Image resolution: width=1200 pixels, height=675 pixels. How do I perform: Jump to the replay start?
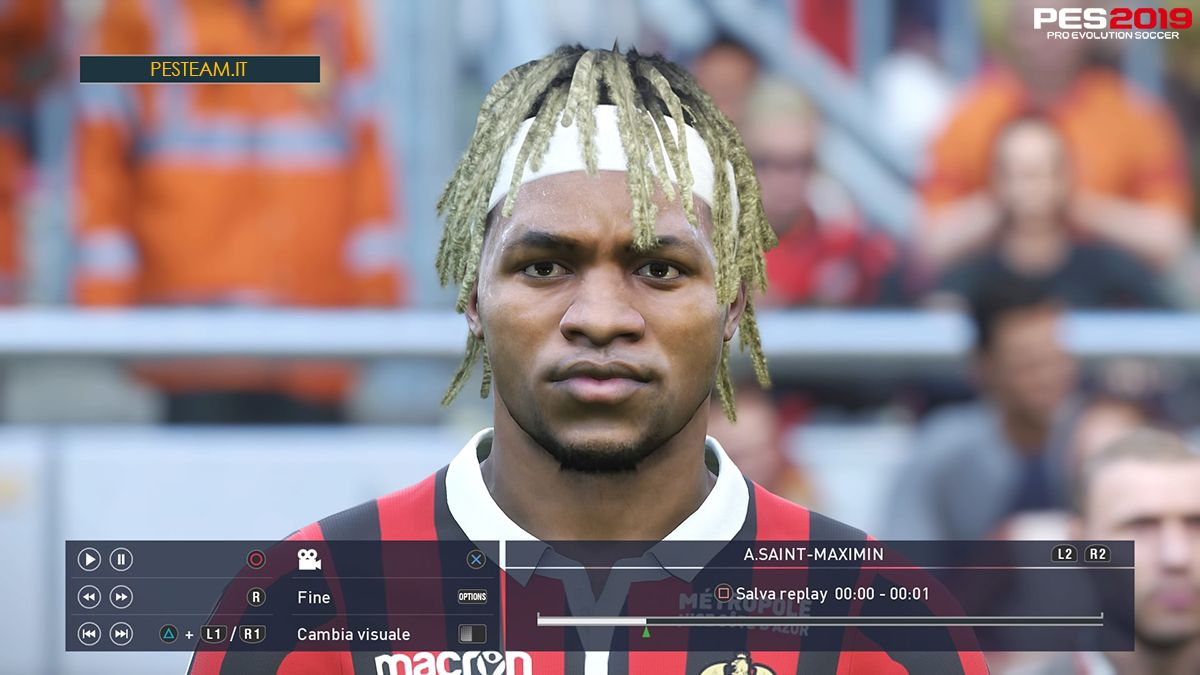coord(89,634)
